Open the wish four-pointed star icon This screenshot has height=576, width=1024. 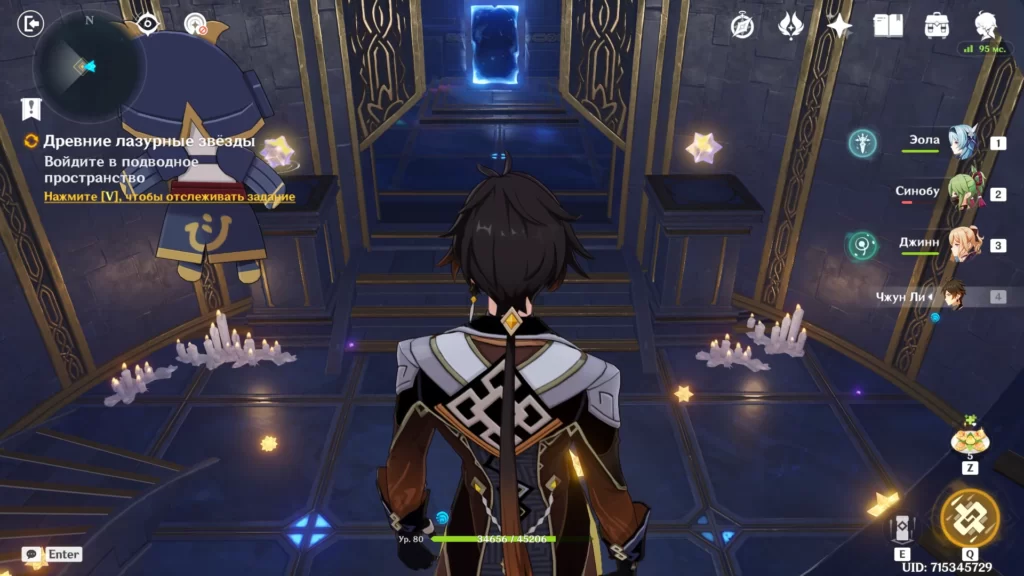(x=839, y=26)
